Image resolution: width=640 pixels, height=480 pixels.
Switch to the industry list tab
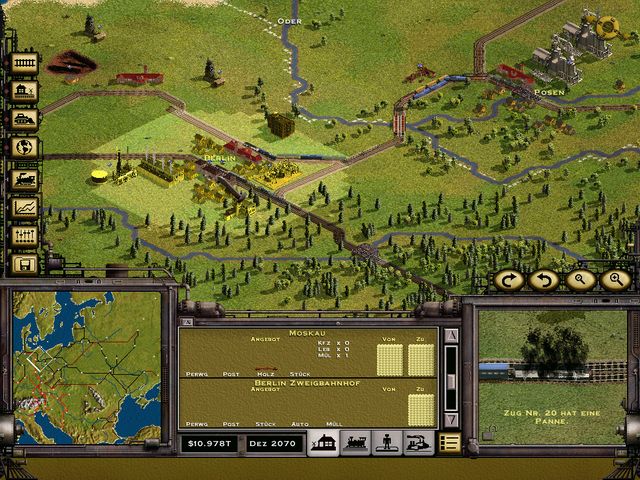click(417, 443)
